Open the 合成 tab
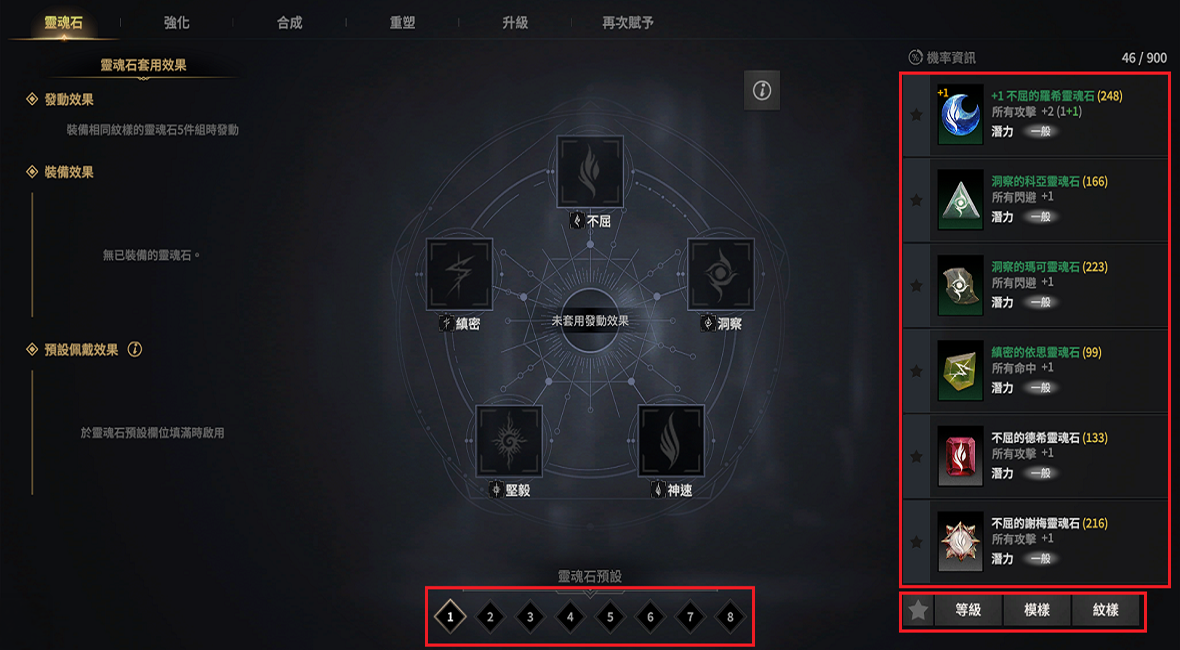This screenshot has height=650, width=1180. point(289,22)
